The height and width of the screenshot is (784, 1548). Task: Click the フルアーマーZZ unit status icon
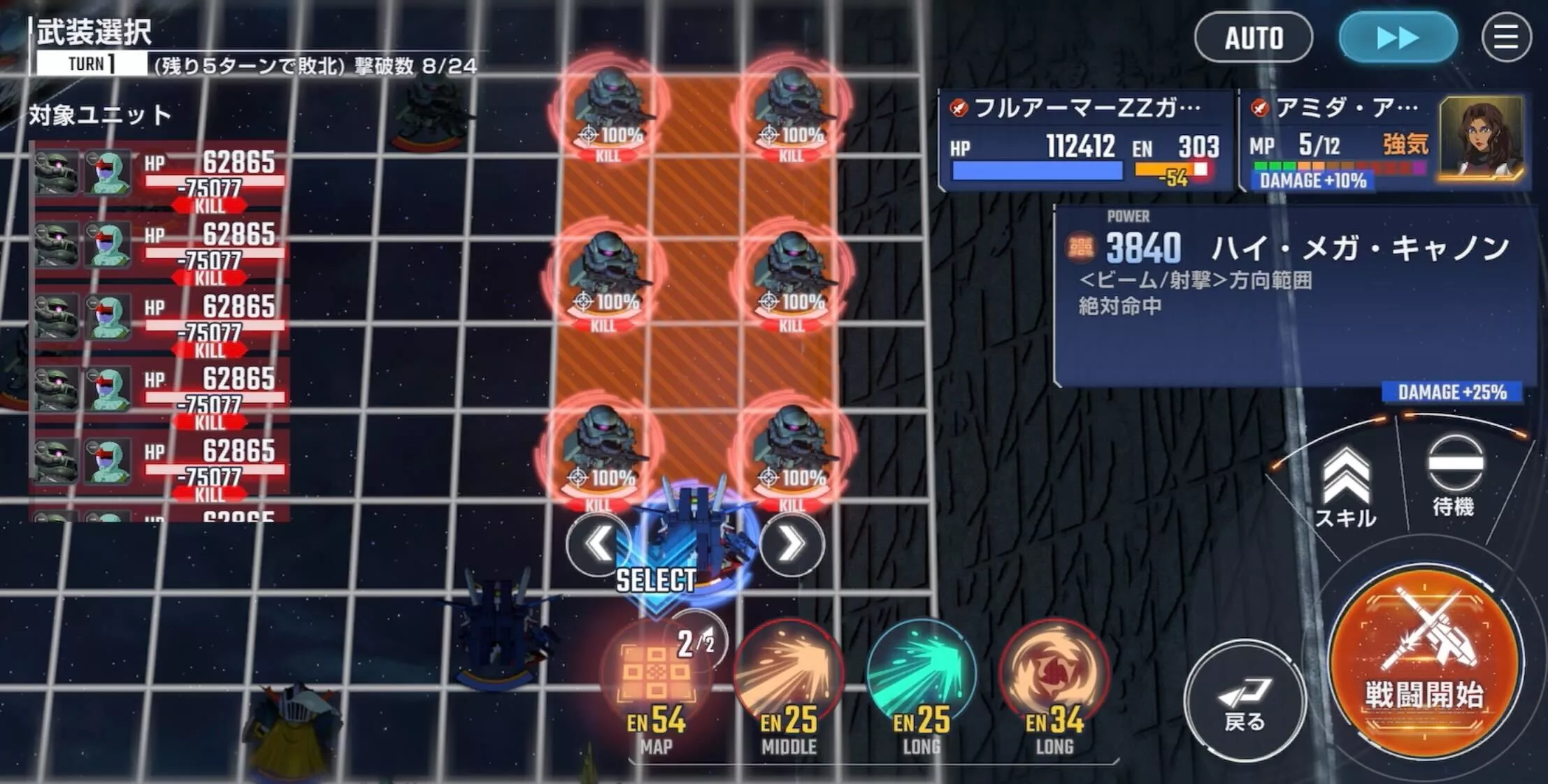(x=958, y=108)
